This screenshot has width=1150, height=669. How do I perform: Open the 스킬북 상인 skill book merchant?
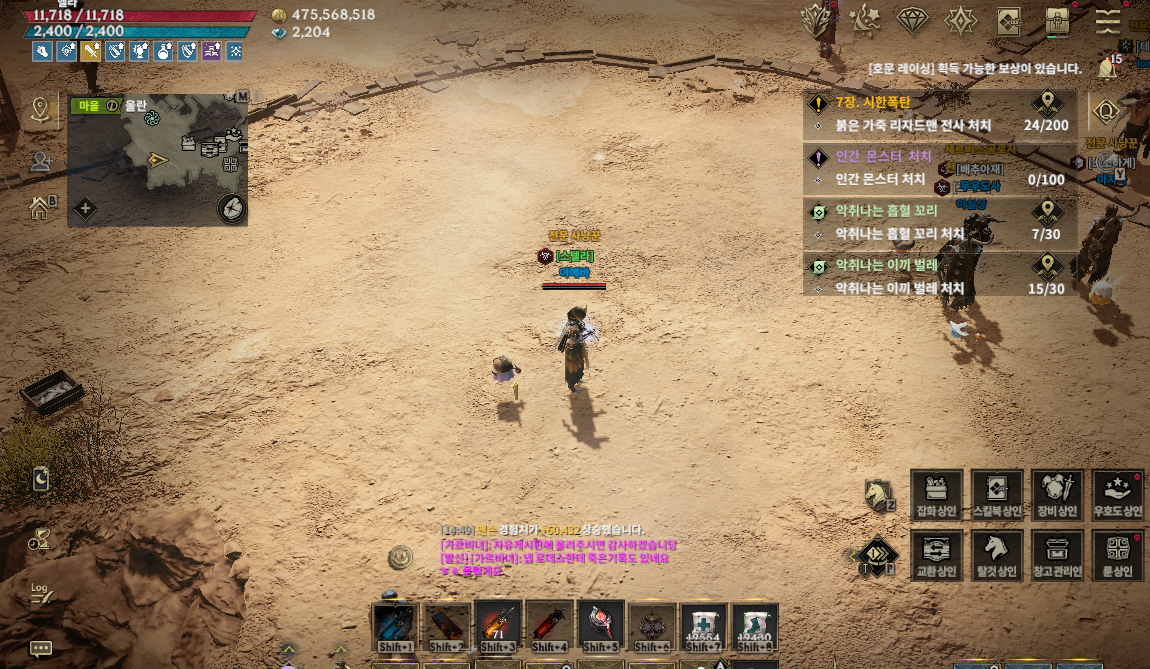[x=997, y=495]
